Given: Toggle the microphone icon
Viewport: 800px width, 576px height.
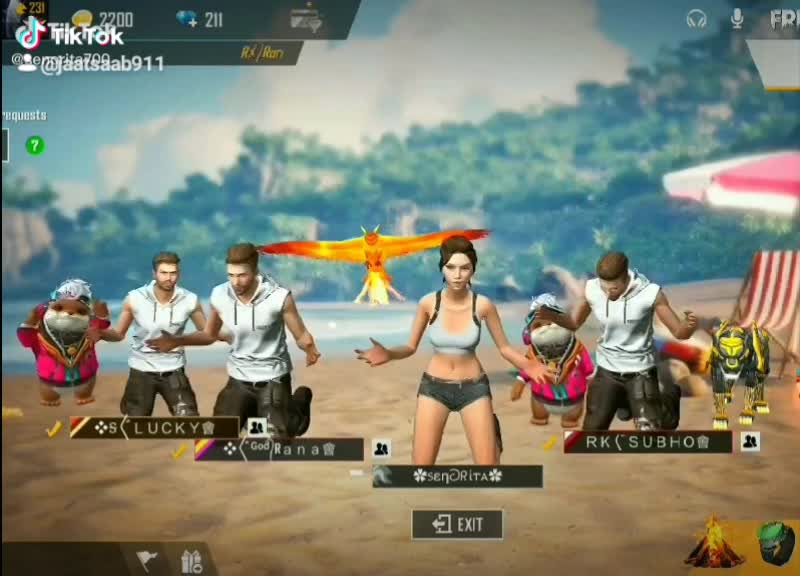Looking at the screenshot, I should (x=738, y=19).
